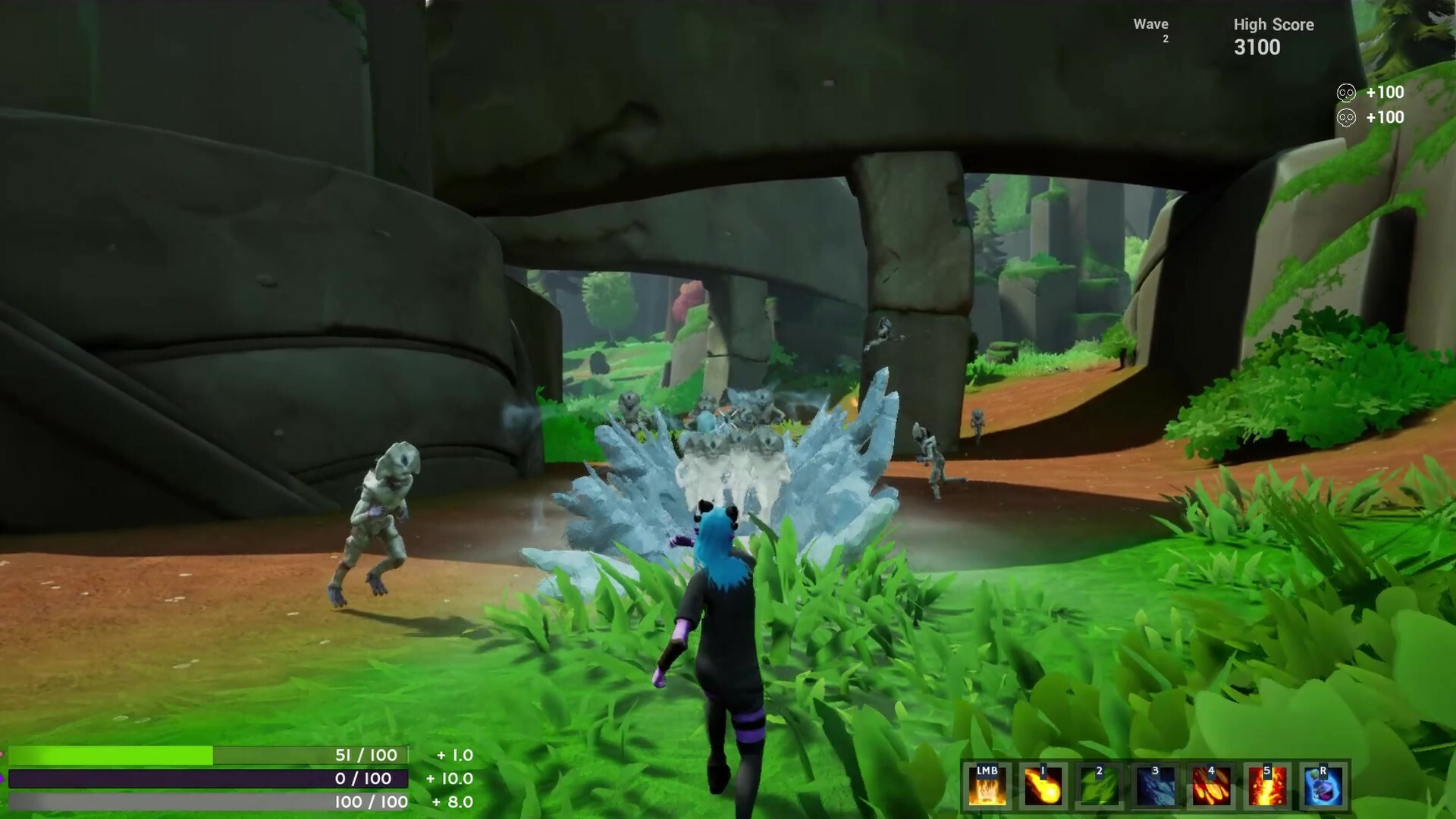This screenshot has width=1456, height=819.
Task: Click the +1.0 health regen value
Action: tap(453, 756)
